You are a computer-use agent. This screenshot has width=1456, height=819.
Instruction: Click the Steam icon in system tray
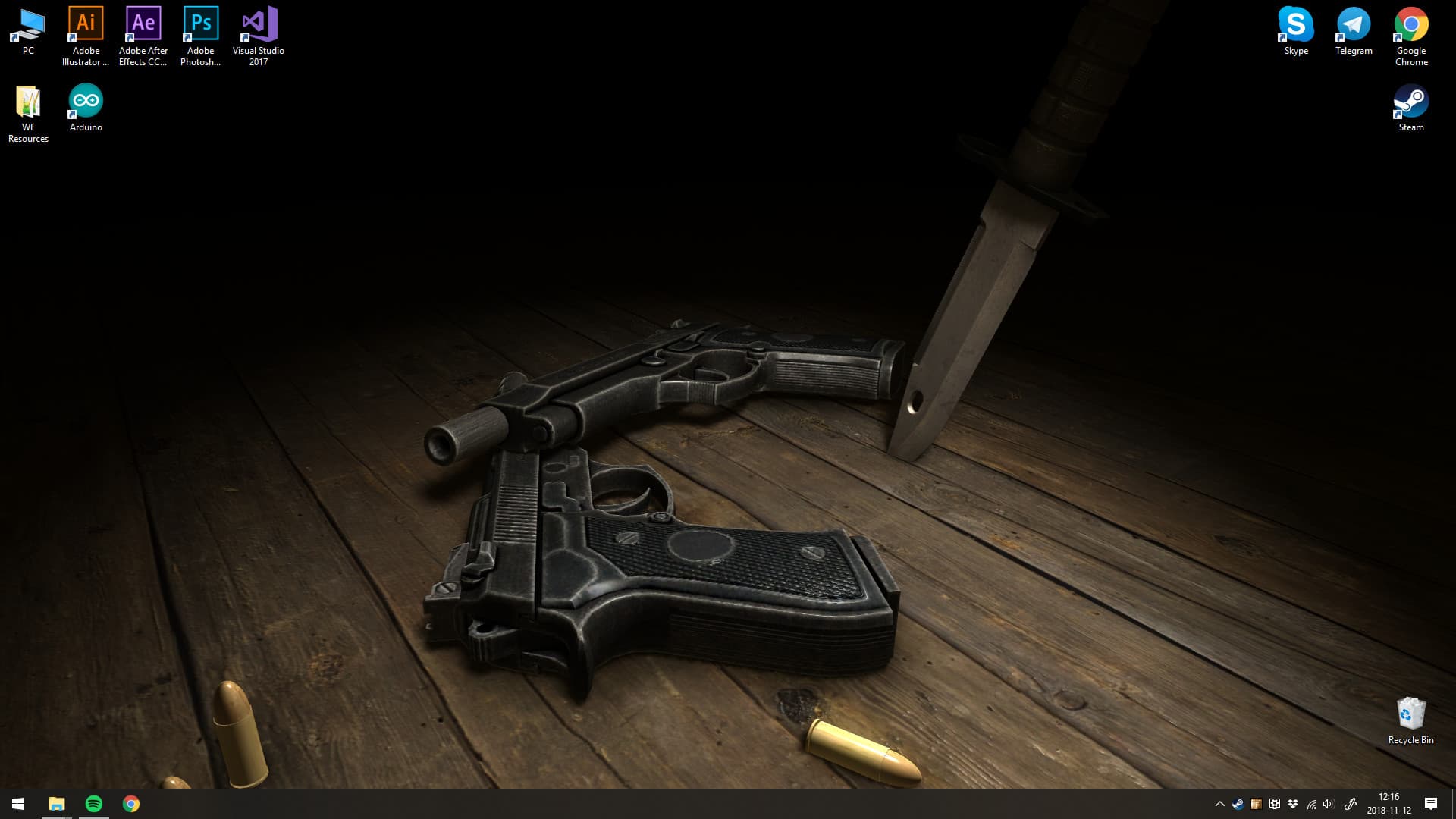click(x=1237, y=804)
